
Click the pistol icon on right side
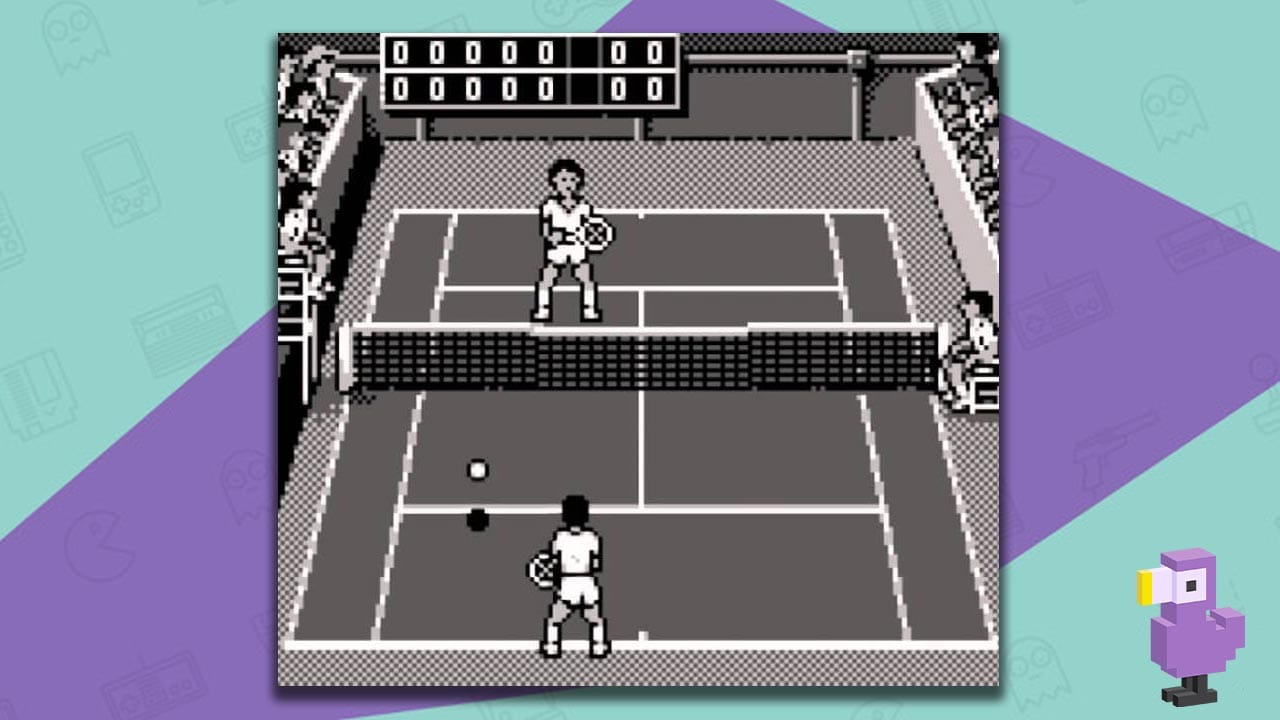[1112, 445]
